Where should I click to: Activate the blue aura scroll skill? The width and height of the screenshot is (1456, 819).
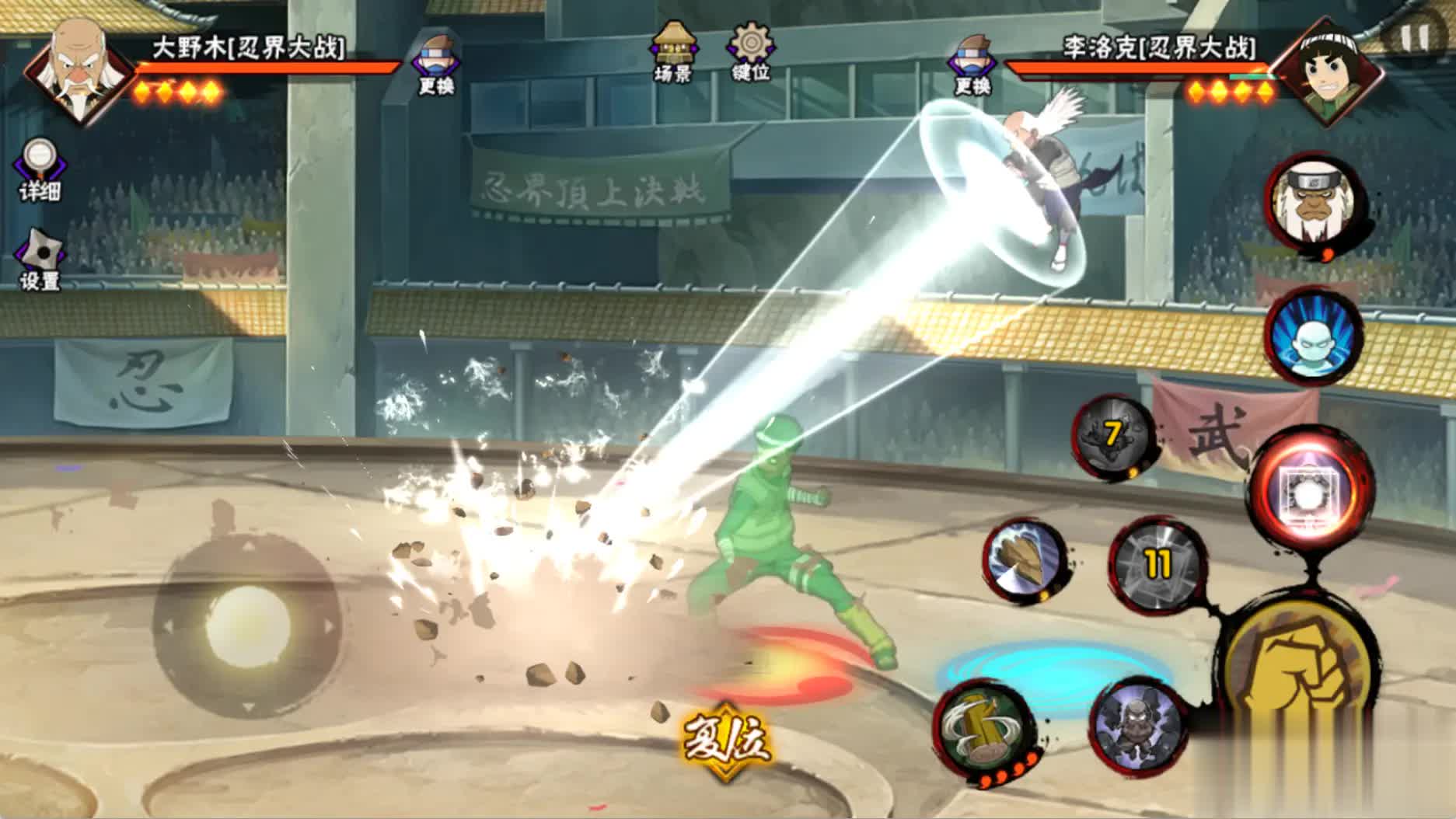(1313, 335)
